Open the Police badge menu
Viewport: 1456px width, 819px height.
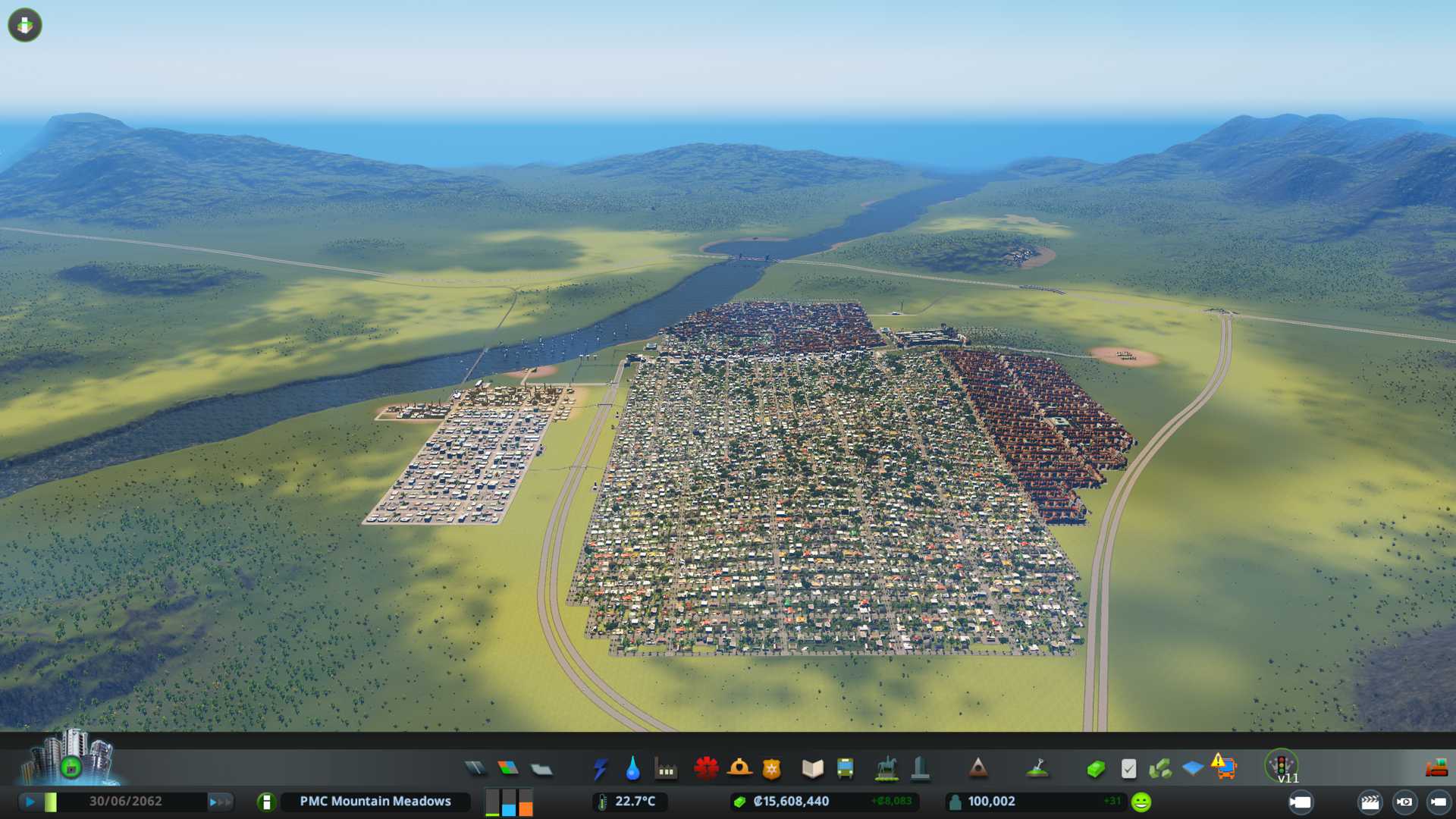tap(772, 769)
